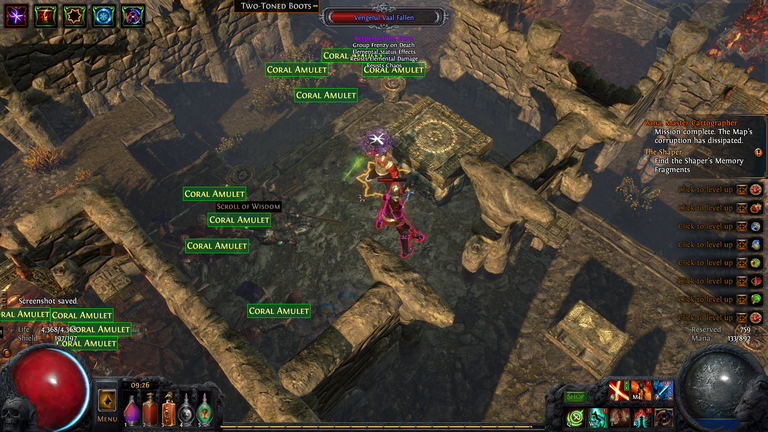768x432 pixels.
Task: Use the purple flask in slot one
Action: pyautogui.click(x=132, y=410)
